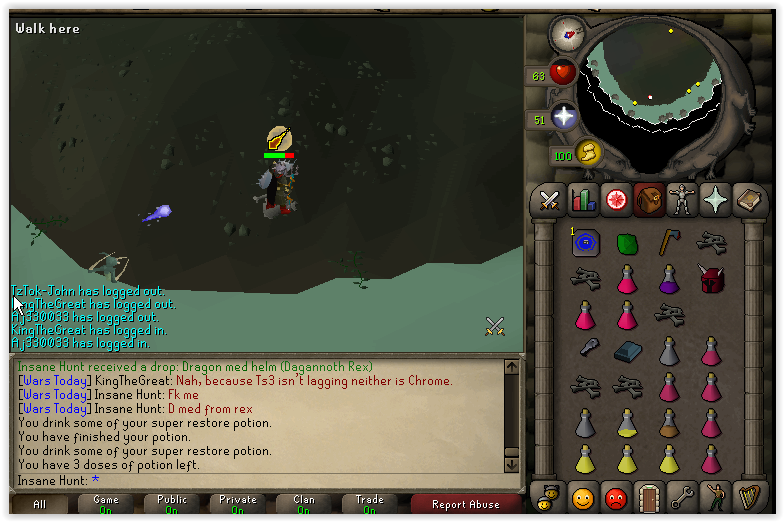
Task: Open the Options wrench tab
Action: coord(682,496)
